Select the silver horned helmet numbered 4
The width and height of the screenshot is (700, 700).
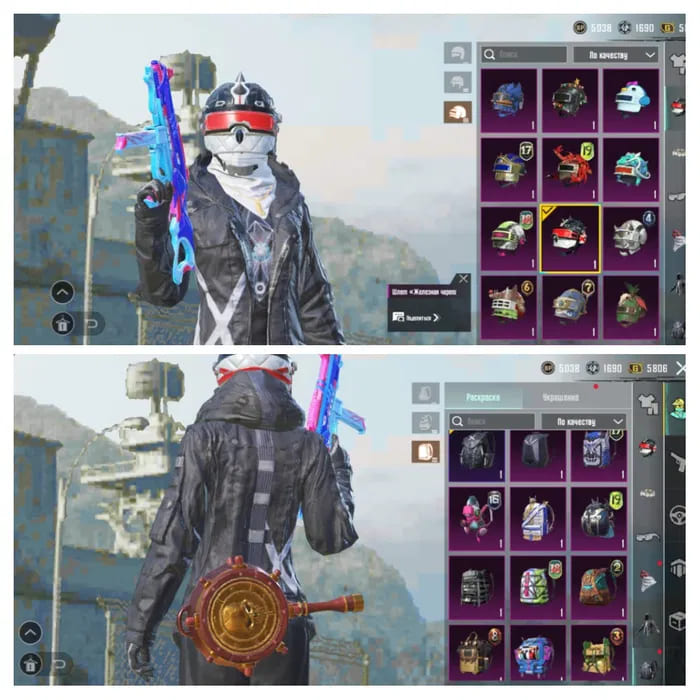[x=630, y=236]
